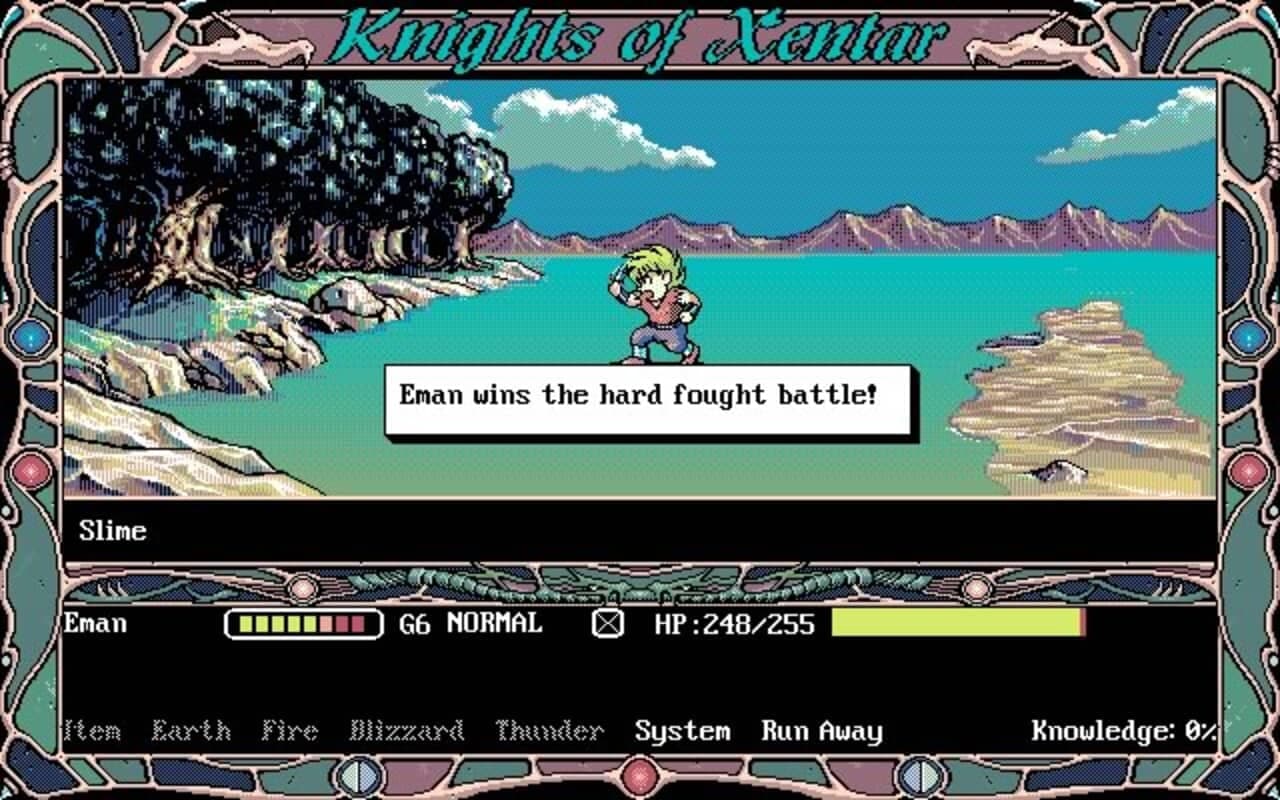The height and width of the screenshot is (800, 1280).
Task: Open the System menu
Action: tap(683, 730)
